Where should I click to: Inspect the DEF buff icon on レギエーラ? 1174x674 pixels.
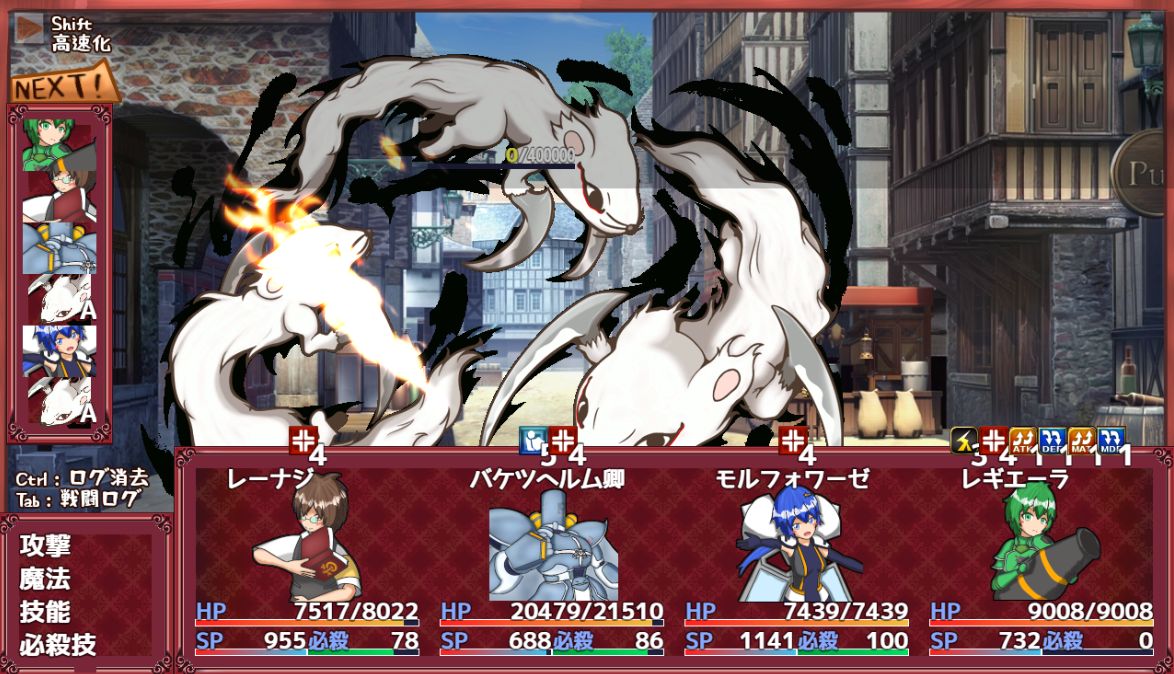(1051, 440)
